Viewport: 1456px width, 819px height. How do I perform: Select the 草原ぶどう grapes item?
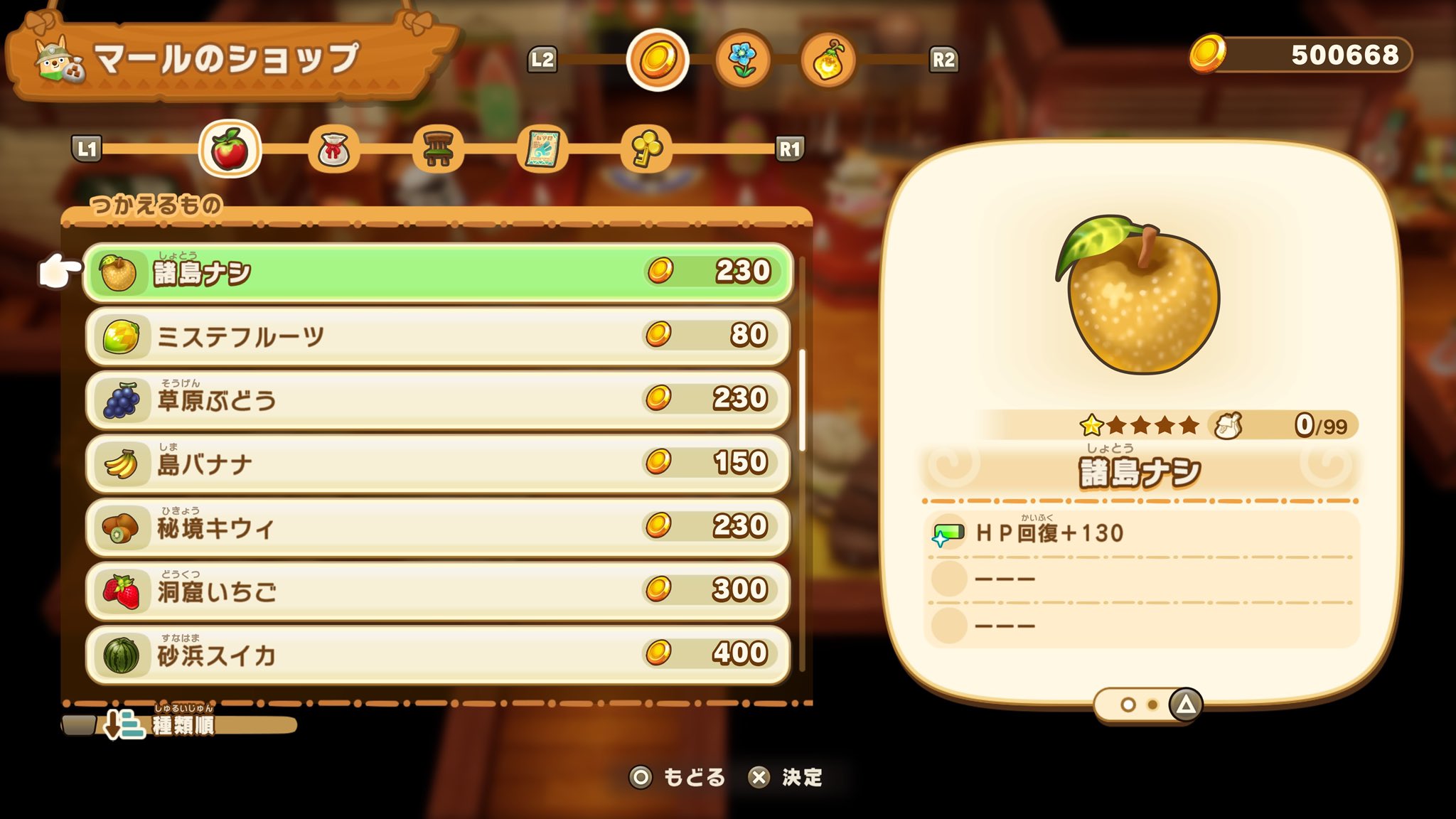(x=437, y=400)
